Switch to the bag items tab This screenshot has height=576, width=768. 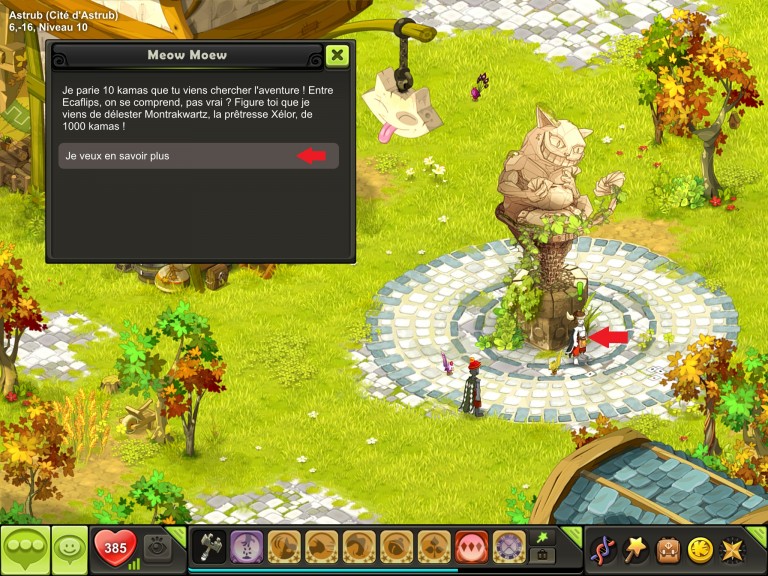[x=542, y=556]
